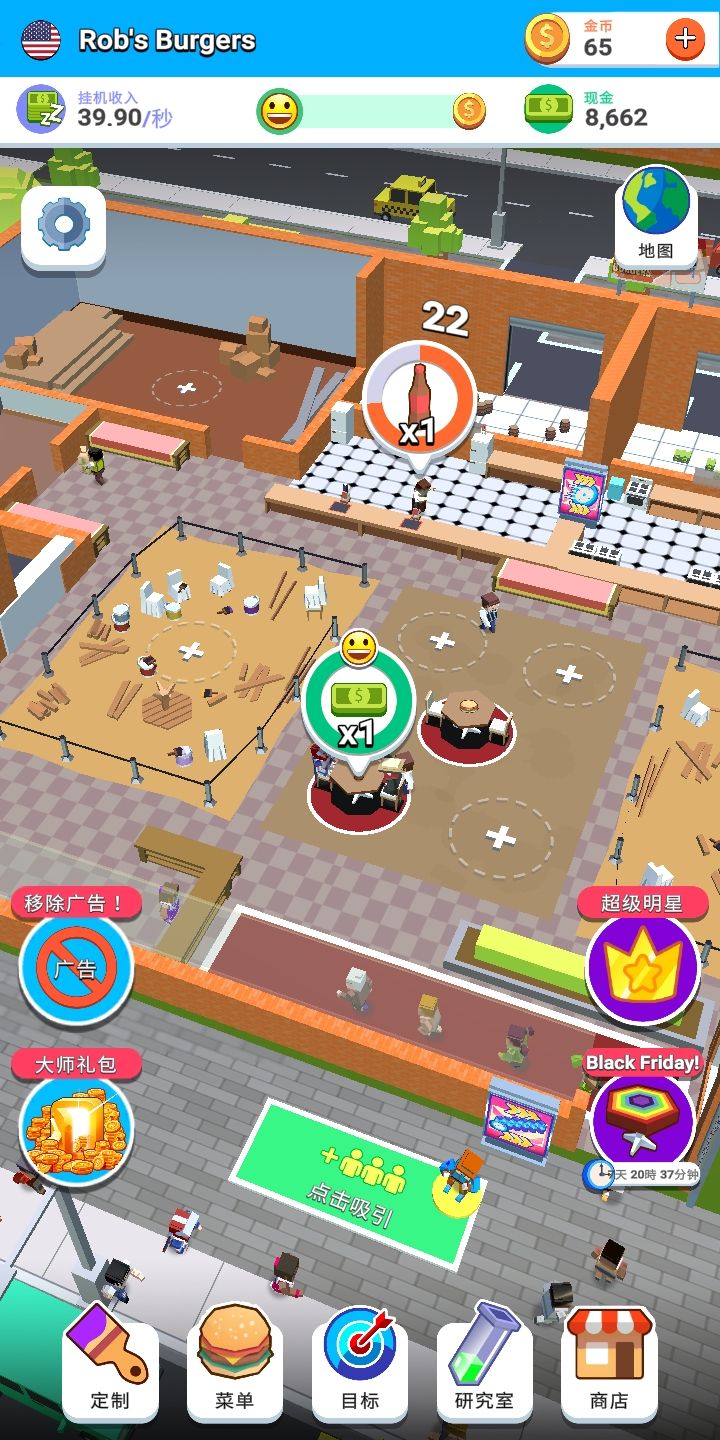The width and height of the screenshot is (720, 1440).
Task: Open the Black Friday event offer
Action: coord(642,1118)
